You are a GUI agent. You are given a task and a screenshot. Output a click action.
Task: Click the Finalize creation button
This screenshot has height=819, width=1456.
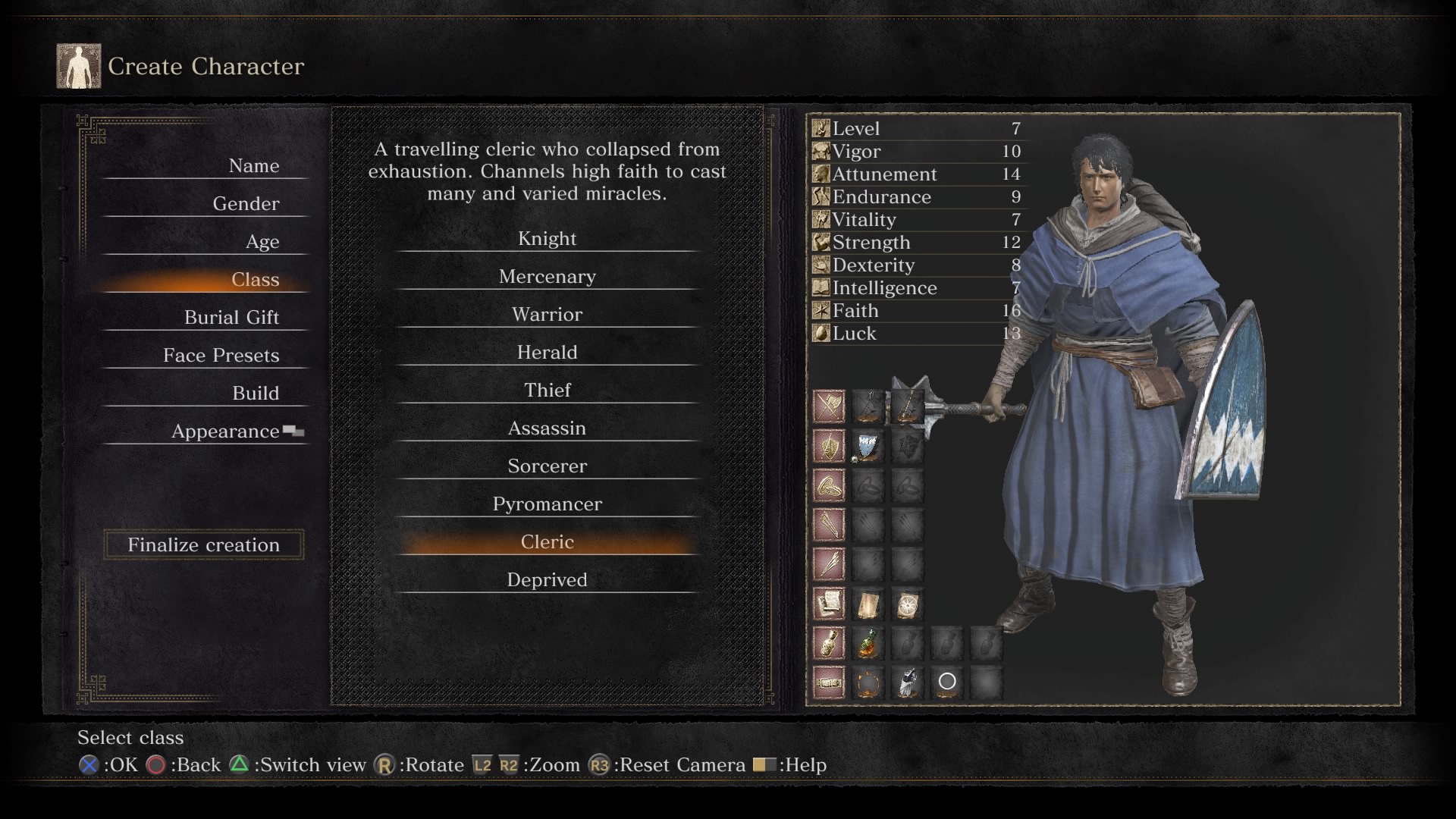tap(203, 544)
